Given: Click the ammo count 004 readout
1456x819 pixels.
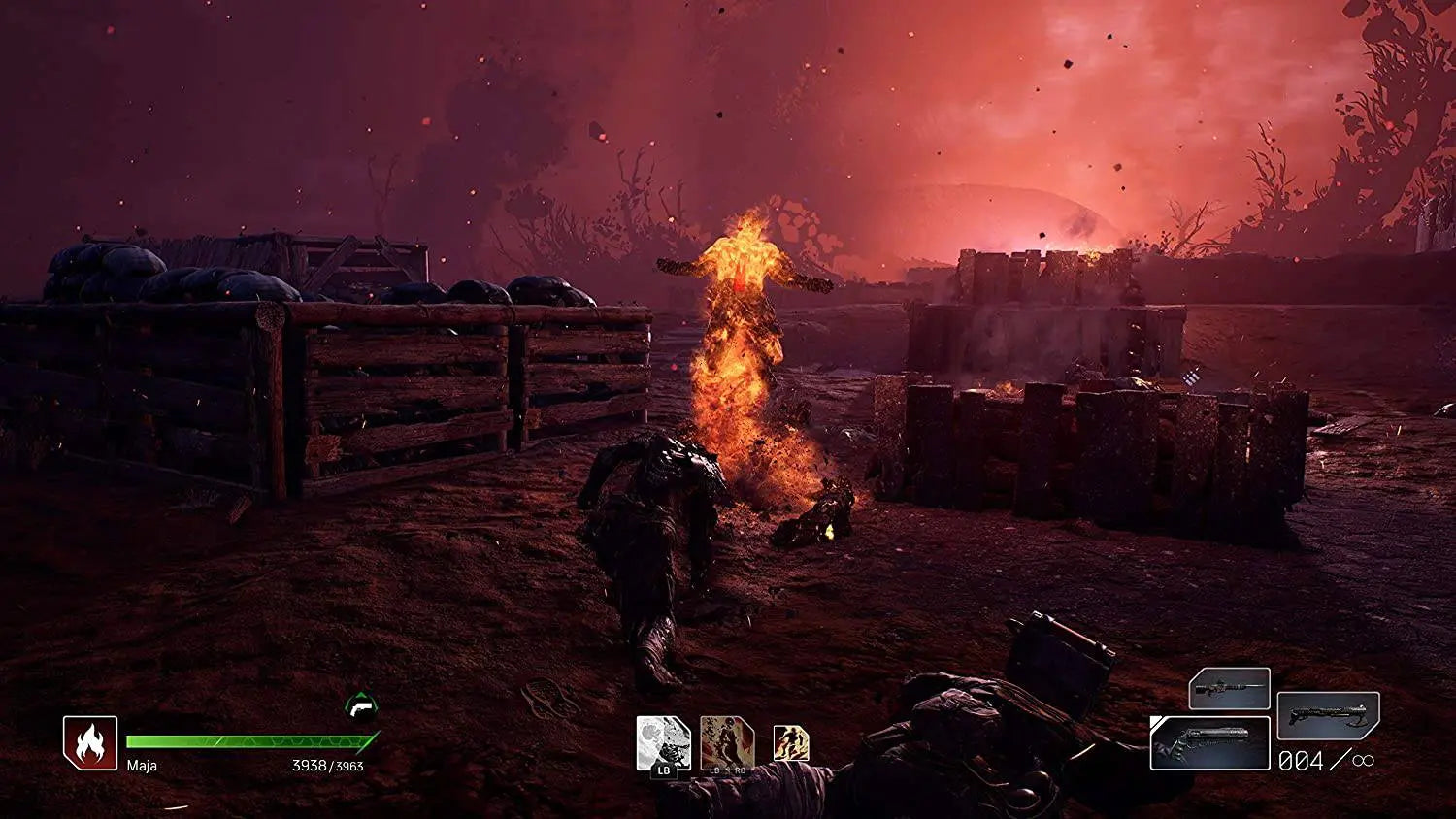Looking at the screenshot, I should [x=1299, y=761].
